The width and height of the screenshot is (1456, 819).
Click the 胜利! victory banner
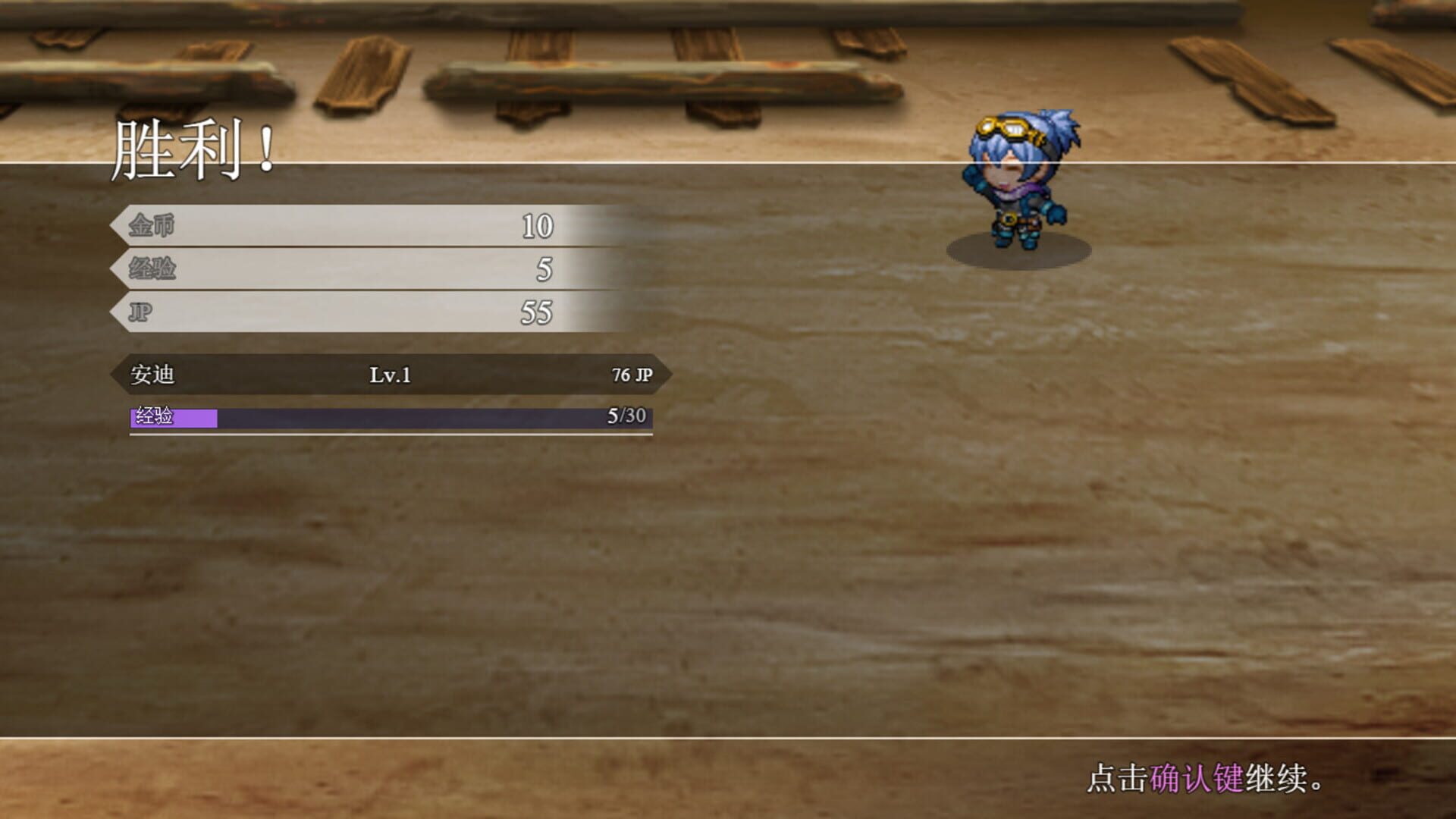193,148
